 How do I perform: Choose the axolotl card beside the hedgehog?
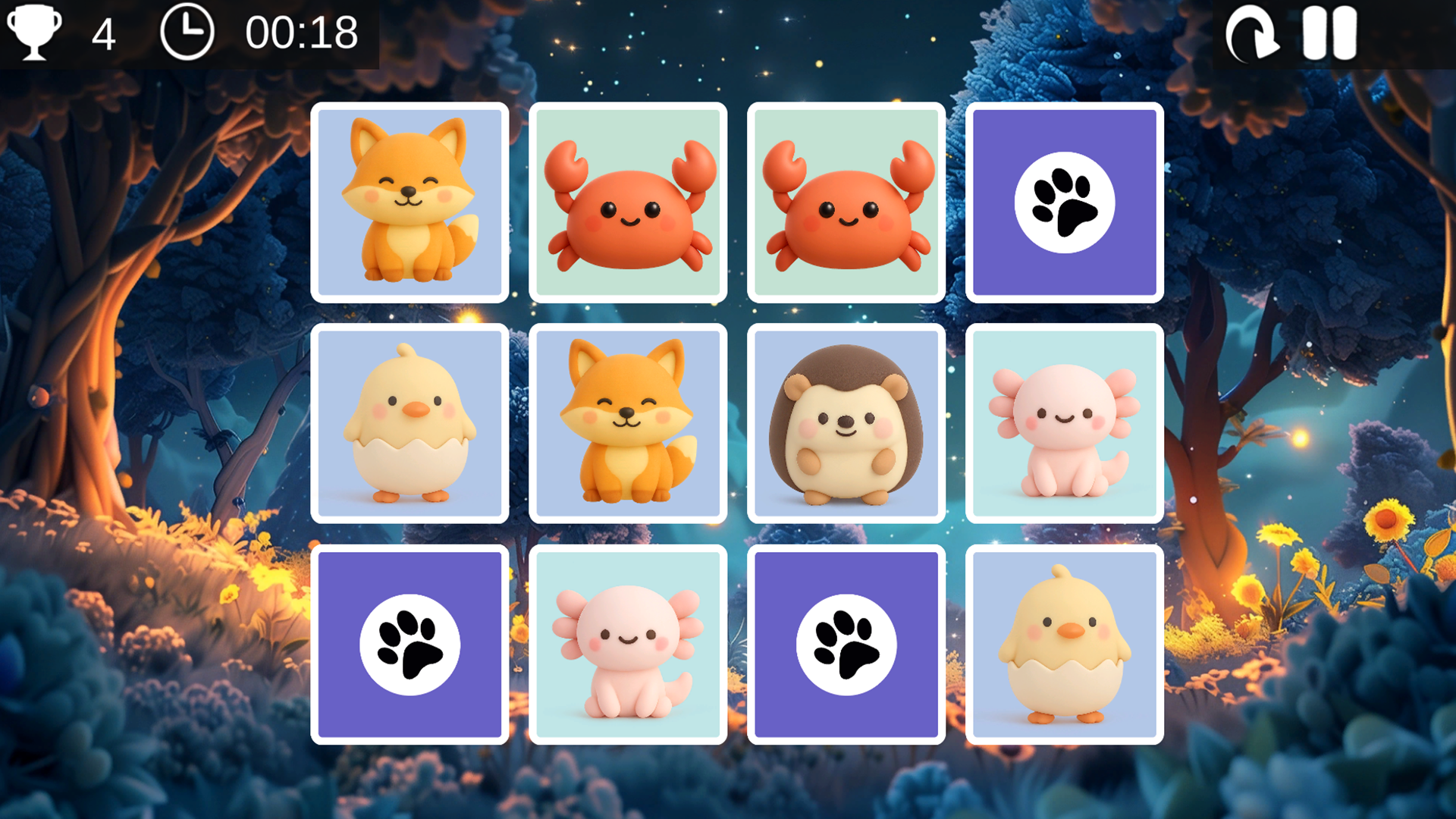pos(1064,423)
